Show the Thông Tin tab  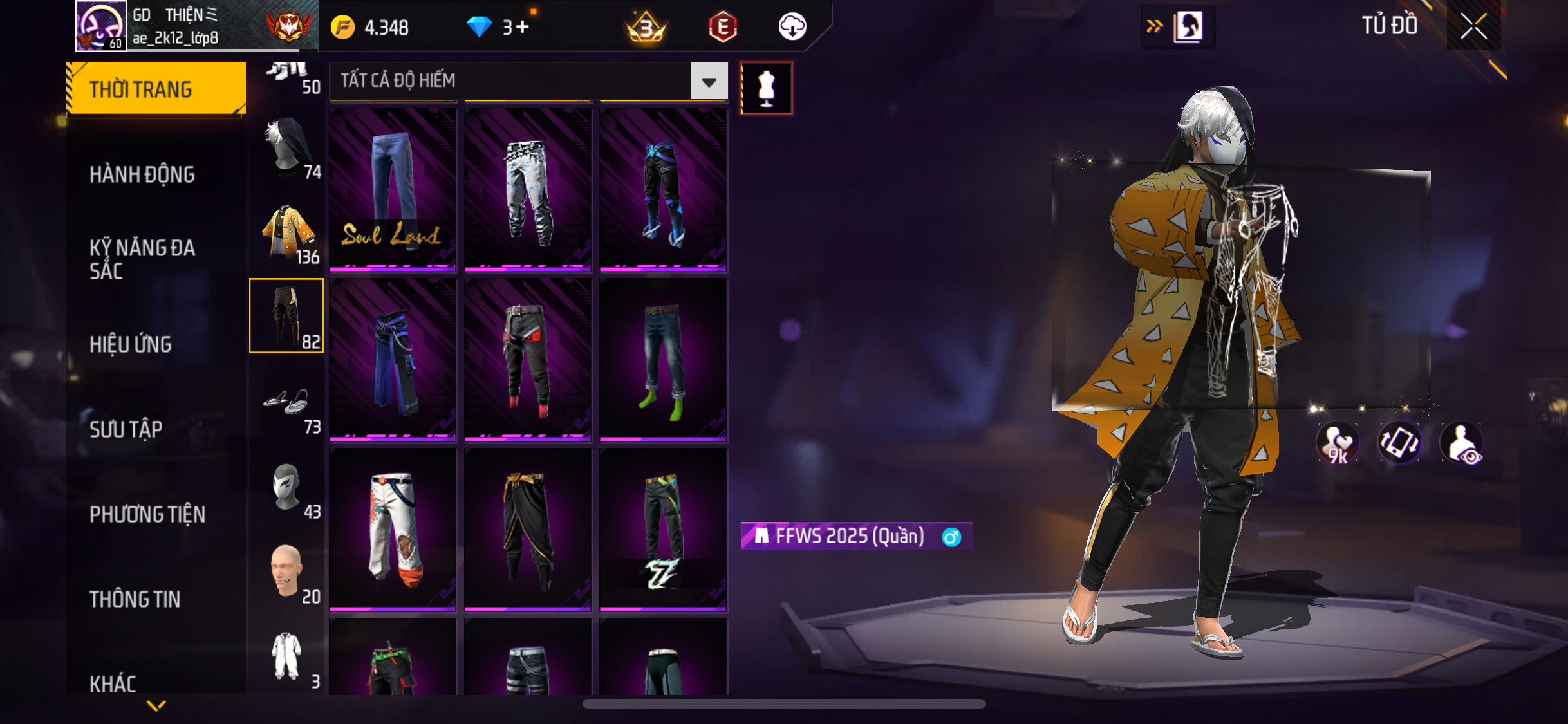tap(135, 599)
